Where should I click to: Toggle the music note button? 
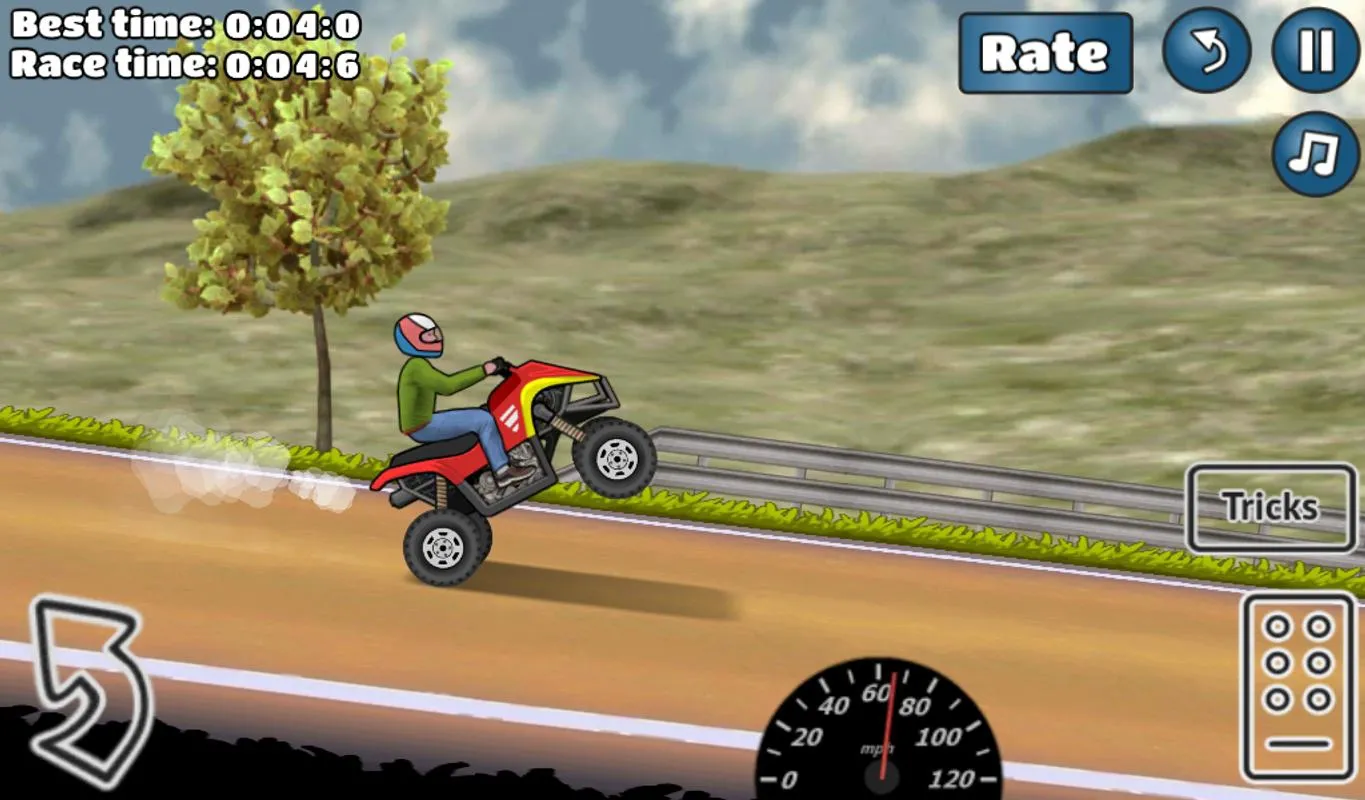pyautogui.click(x=1315, y=154)
